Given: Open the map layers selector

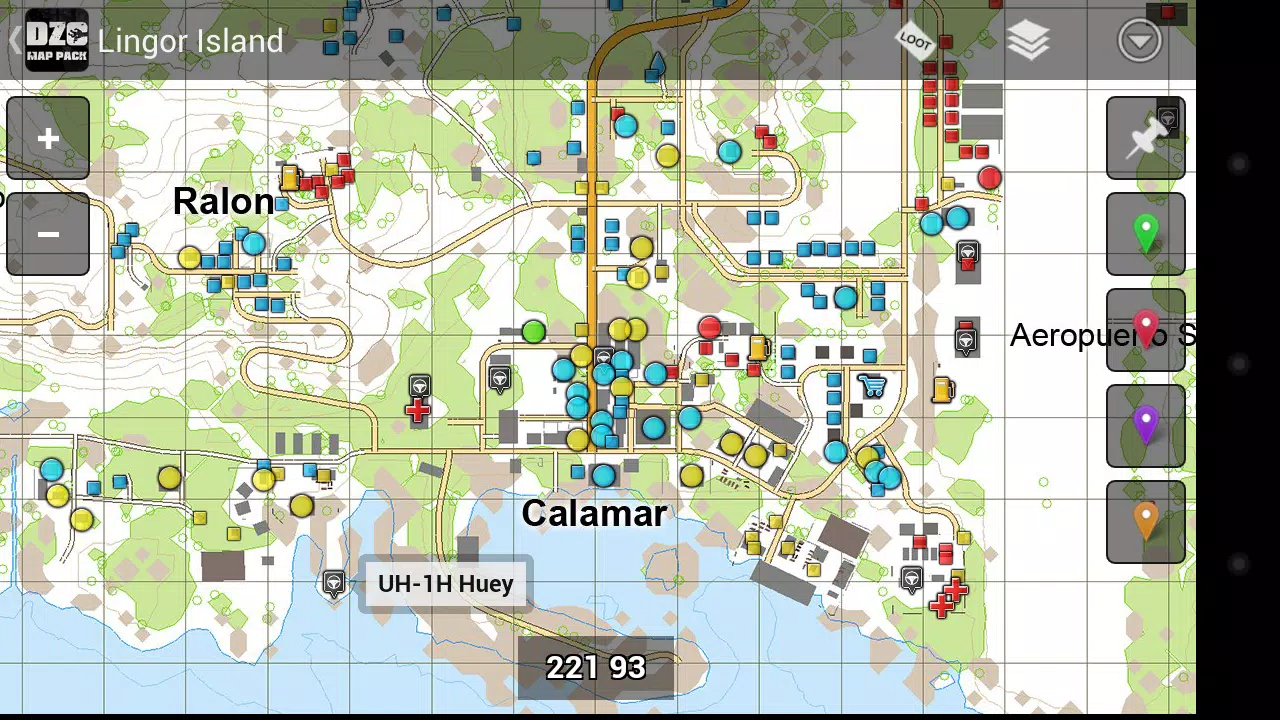Looking at the screenshot, I should point(1029,41).
